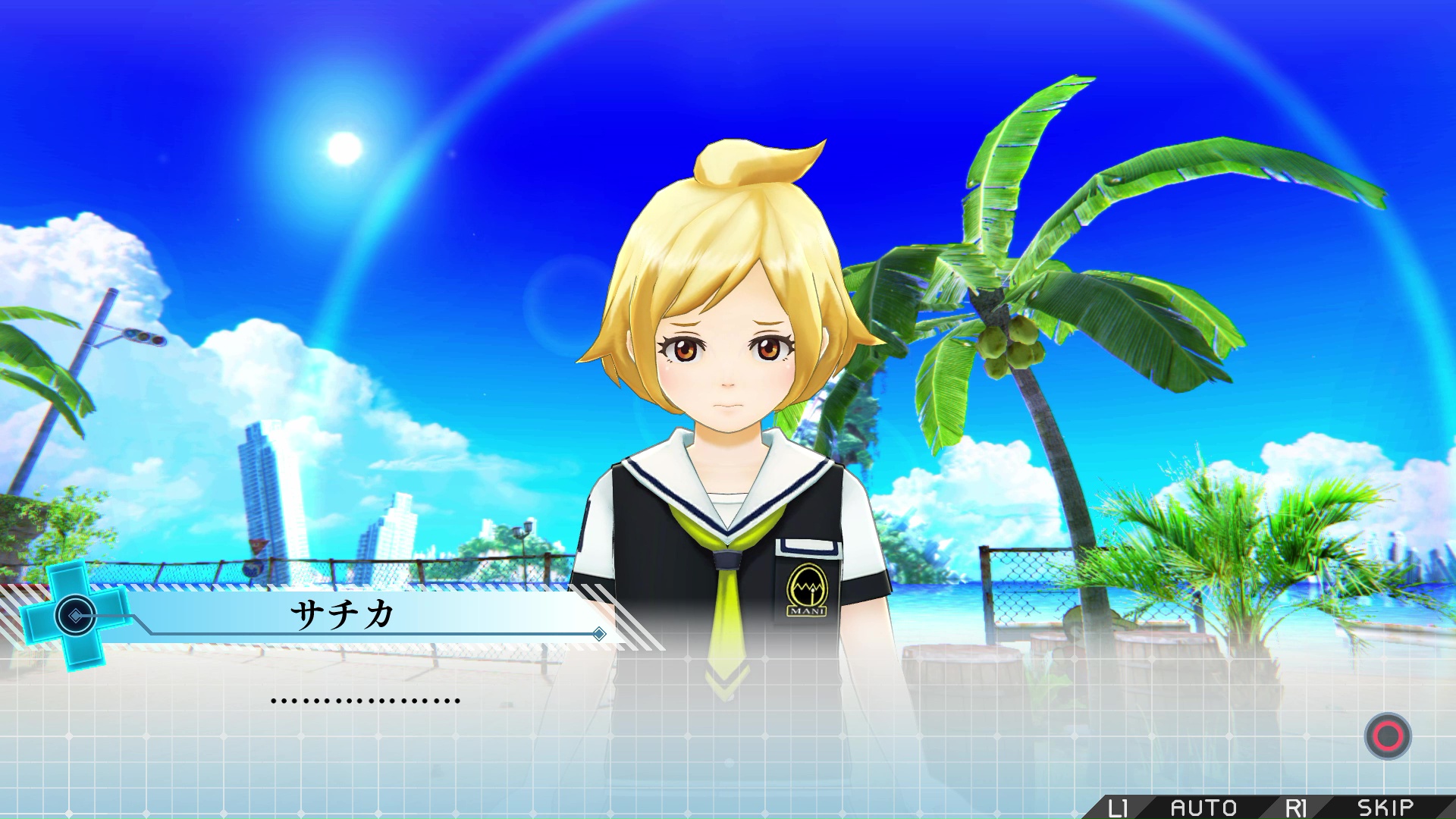Activate SKIP to fast-forward dialogue
Viewport: 1456px width, 819px height.
[1385, 807]
